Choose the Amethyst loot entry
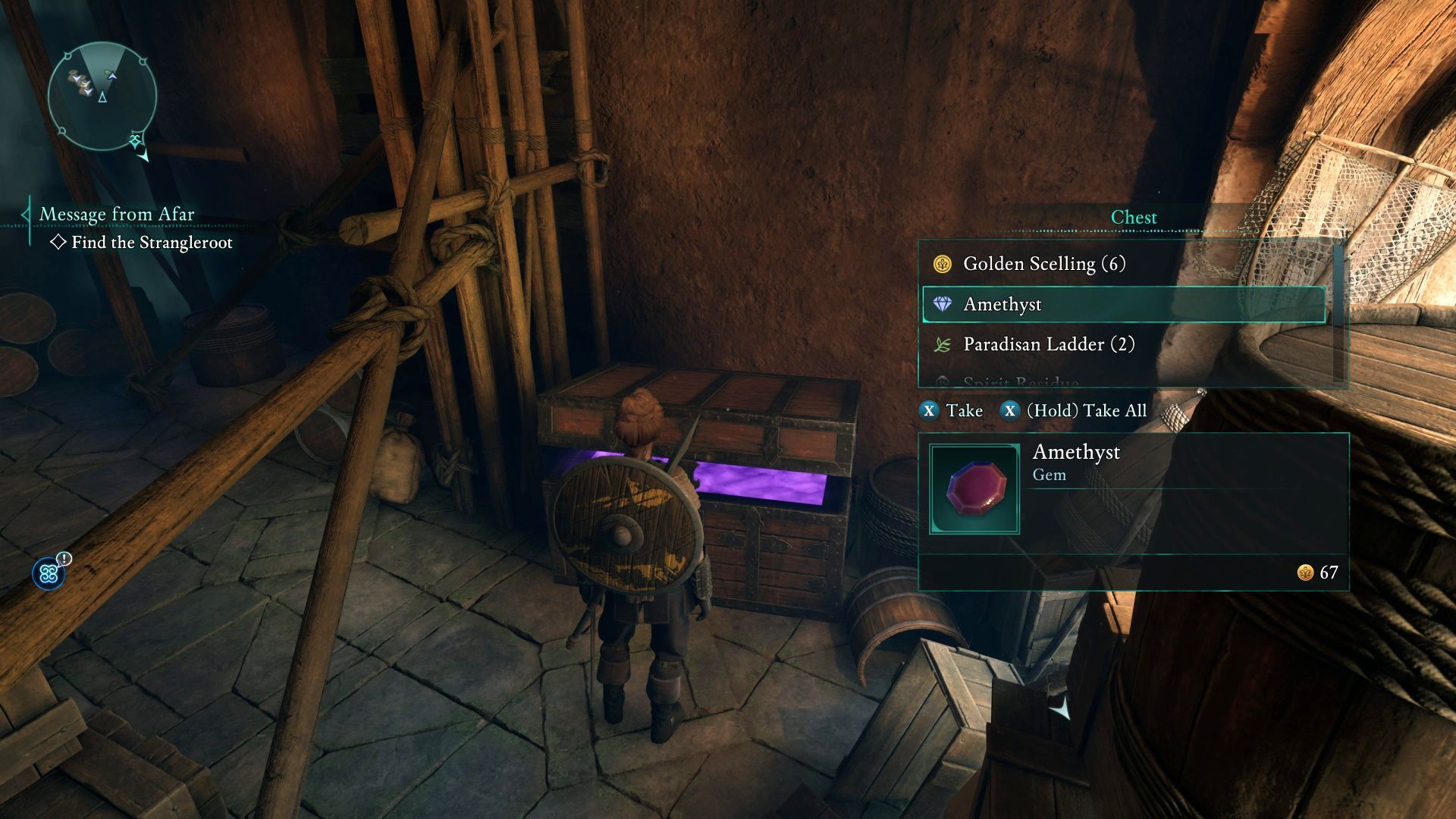Viewport: 1456px width, 819px height. (1124, 305)
